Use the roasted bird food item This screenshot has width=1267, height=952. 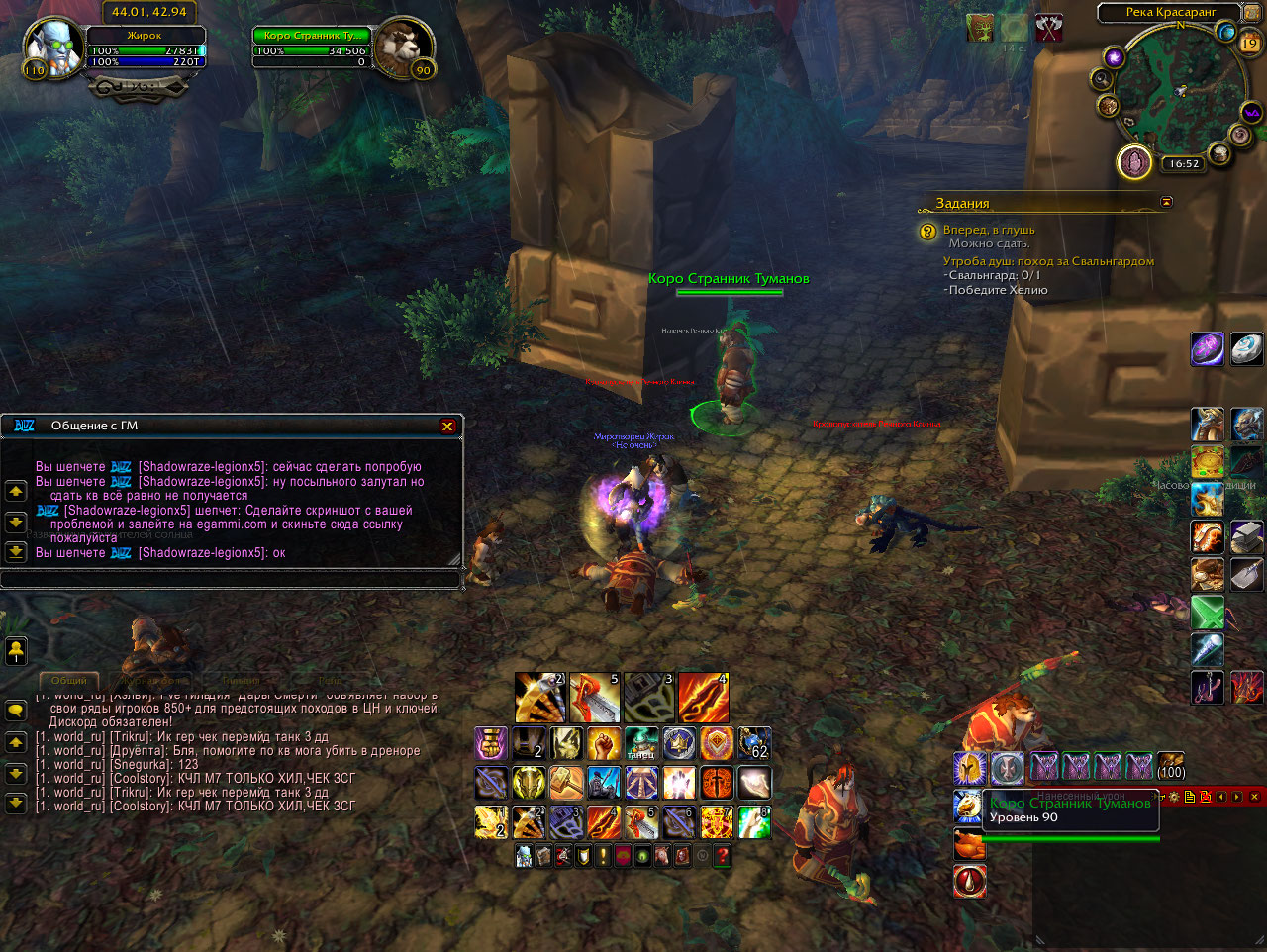(969, 844)
